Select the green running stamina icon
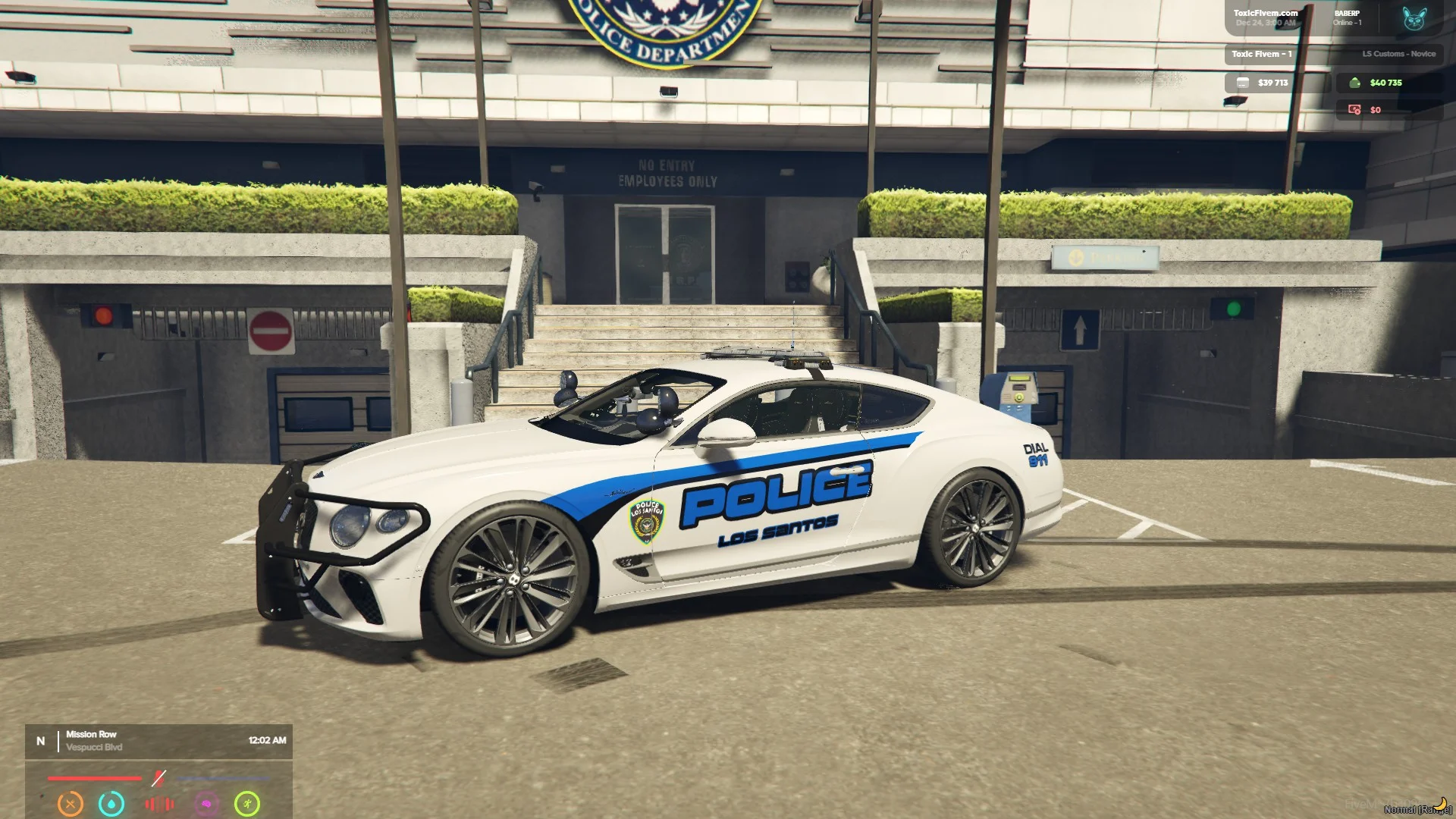The image size is (1456, 819). click(x=247, y=803)
